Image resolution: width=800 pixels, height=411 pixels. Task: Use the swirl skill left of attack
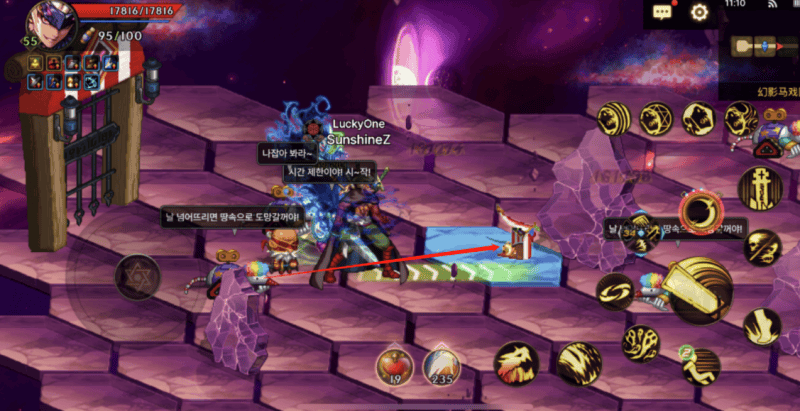[x=616, y=291]
